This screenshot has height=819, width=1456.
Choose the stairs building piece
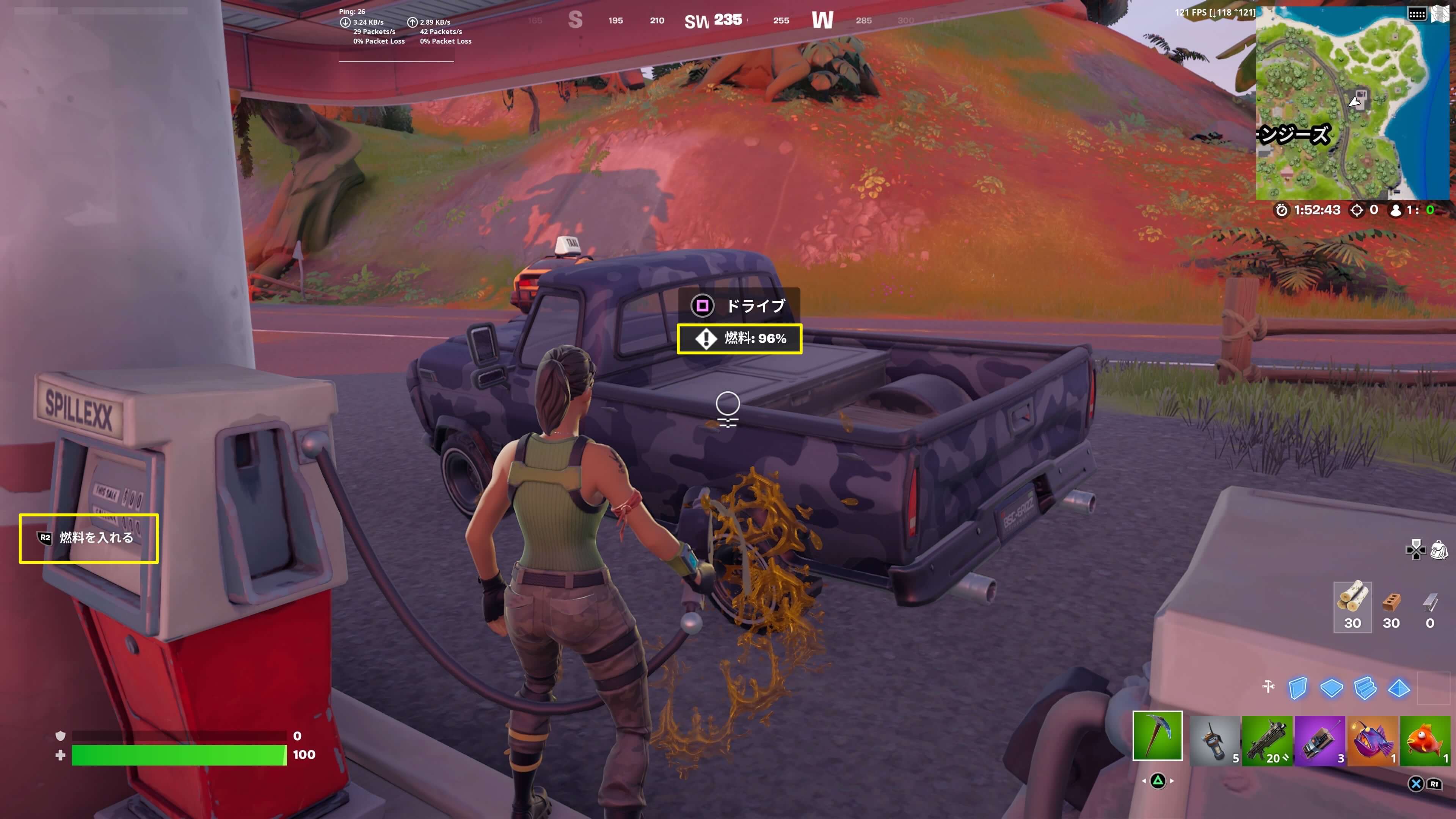click(1365, 688)
